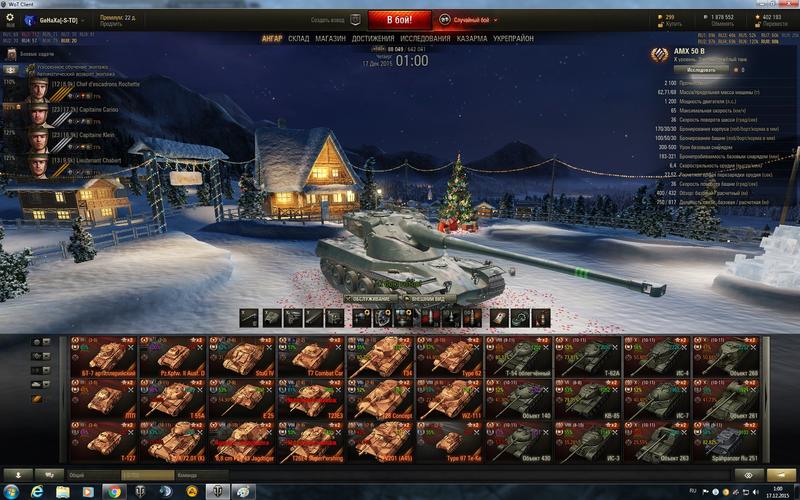Viewport: 800px width, 500px height.
Task: Open the МАГАЗИН tab
Action: tap(330, 39)
